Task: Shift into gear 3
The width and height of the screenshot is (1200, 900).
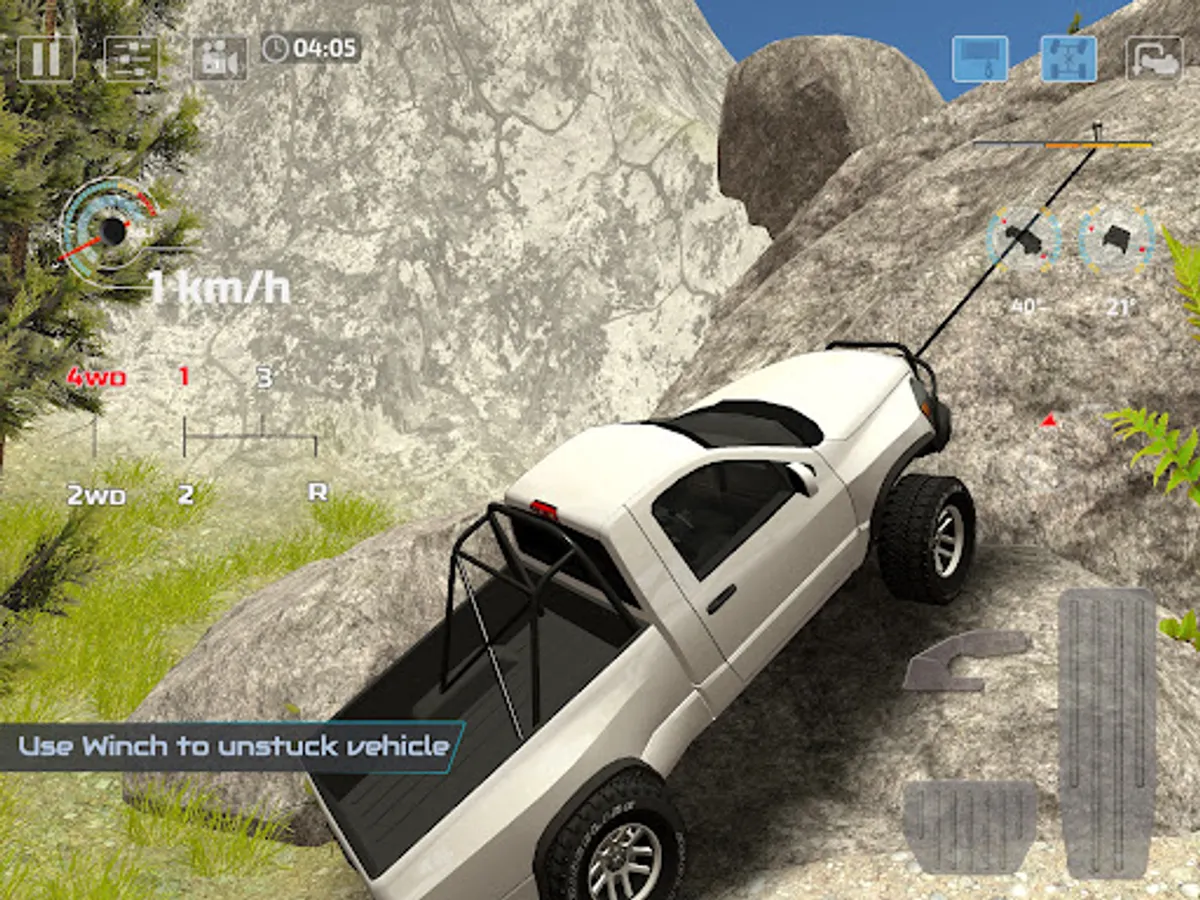Action: 264,379
